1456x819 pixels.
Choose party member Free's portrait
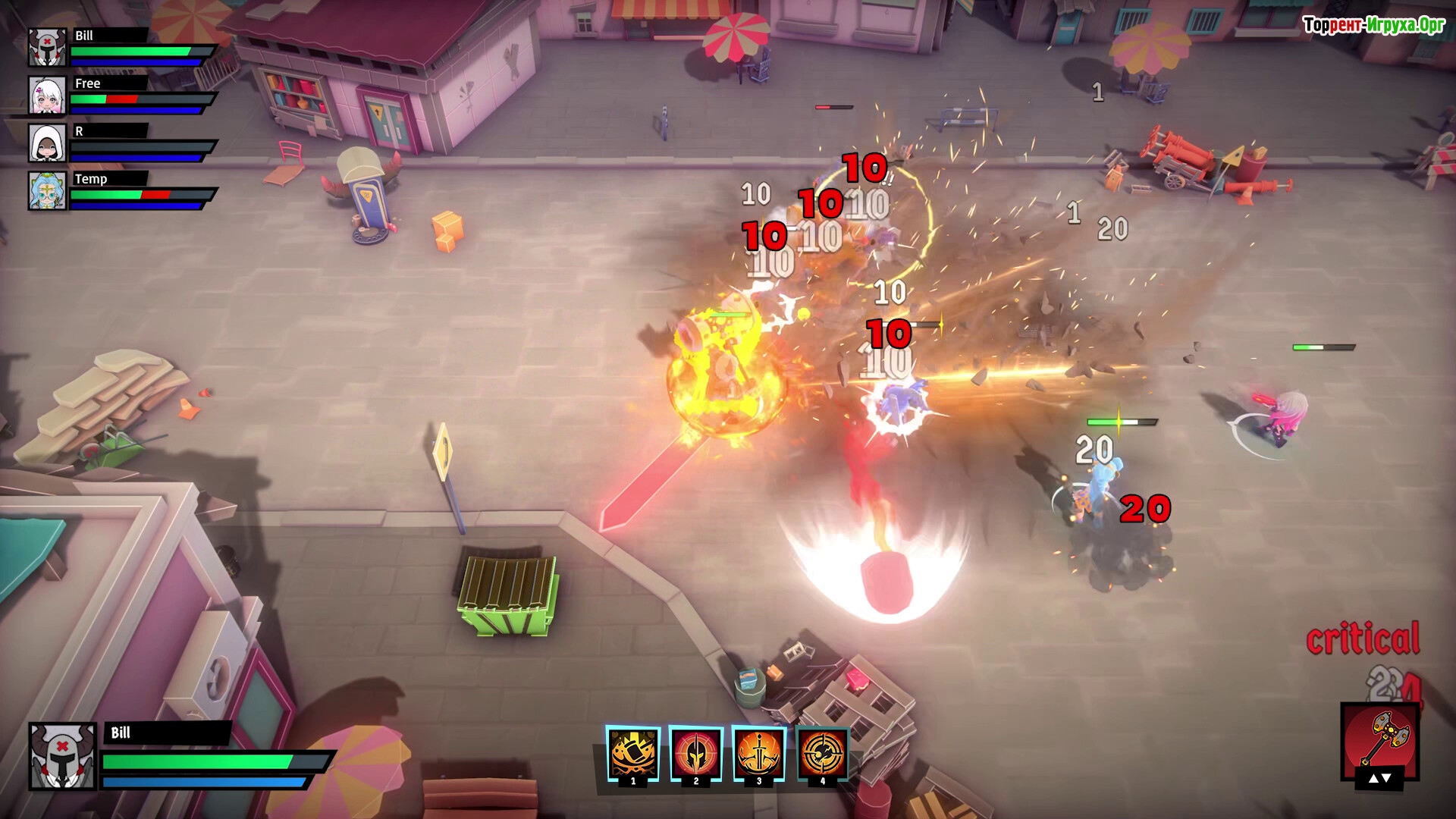pos(47,95)
